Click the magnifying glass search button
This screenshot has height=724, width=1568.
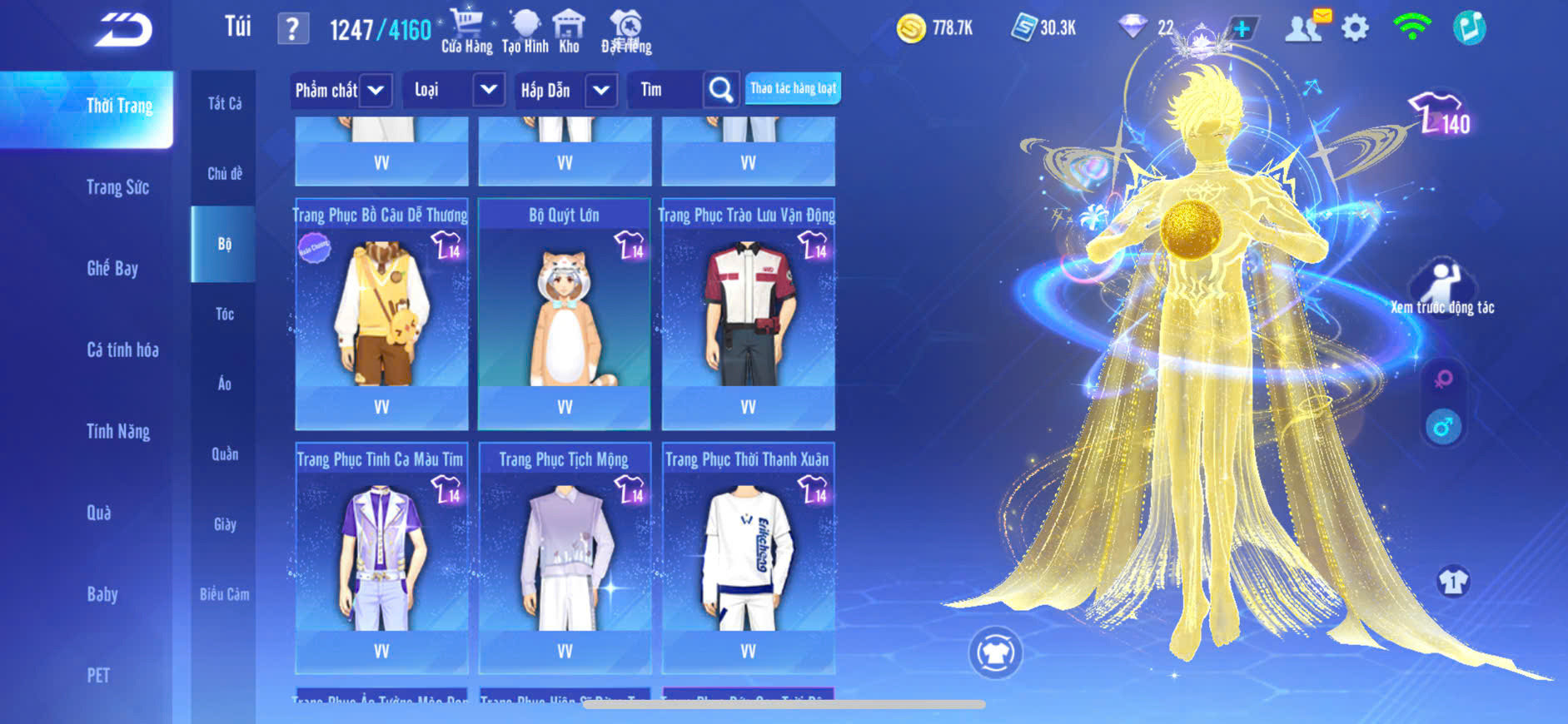point(721,90)
